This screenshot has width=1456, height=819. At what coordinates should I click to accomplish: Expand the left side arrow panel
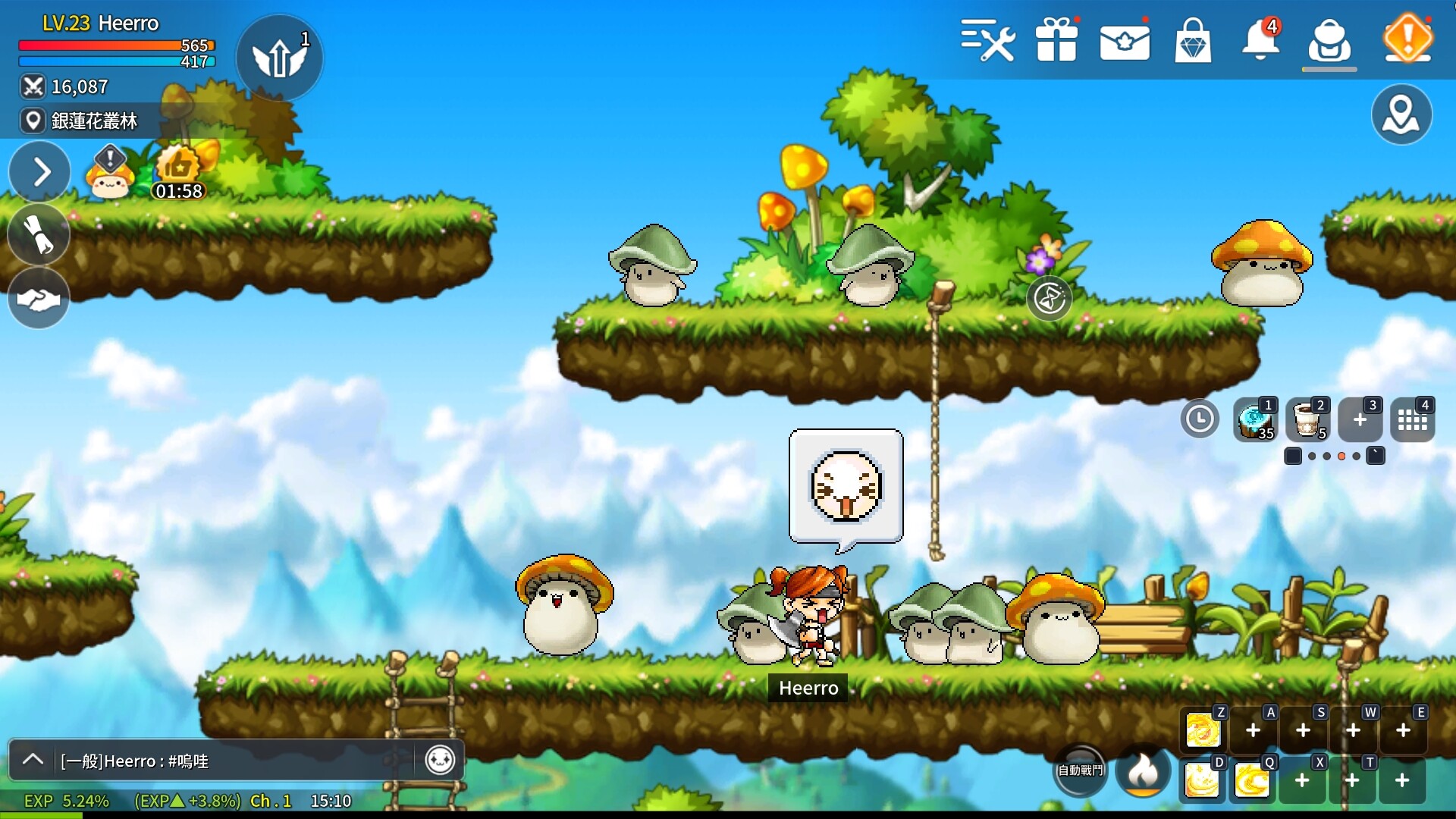pyautogui.click(x=39, y=172)
